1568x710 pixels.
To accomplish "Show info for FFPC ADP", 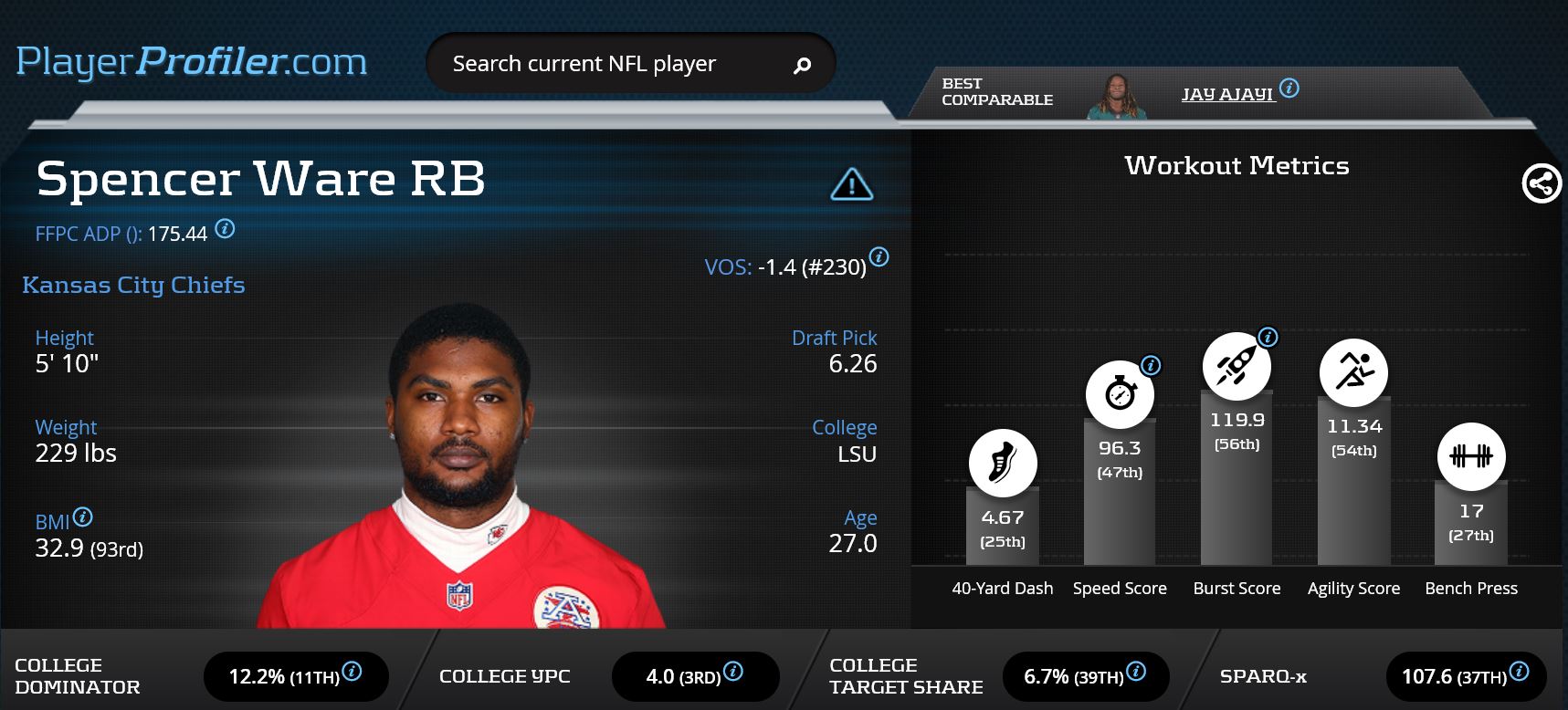I will click(x=225, y=229).
